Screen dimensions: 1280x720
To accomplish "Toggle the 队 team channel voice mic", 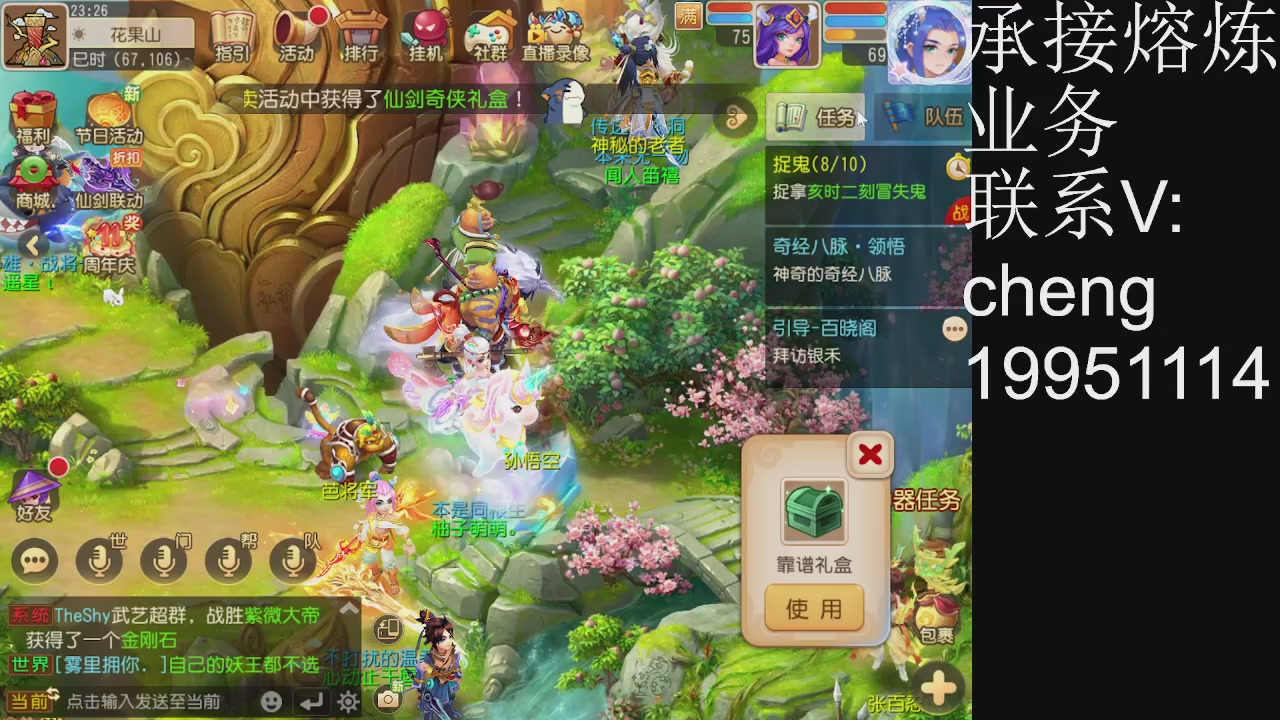I will (x=292, y=560).
